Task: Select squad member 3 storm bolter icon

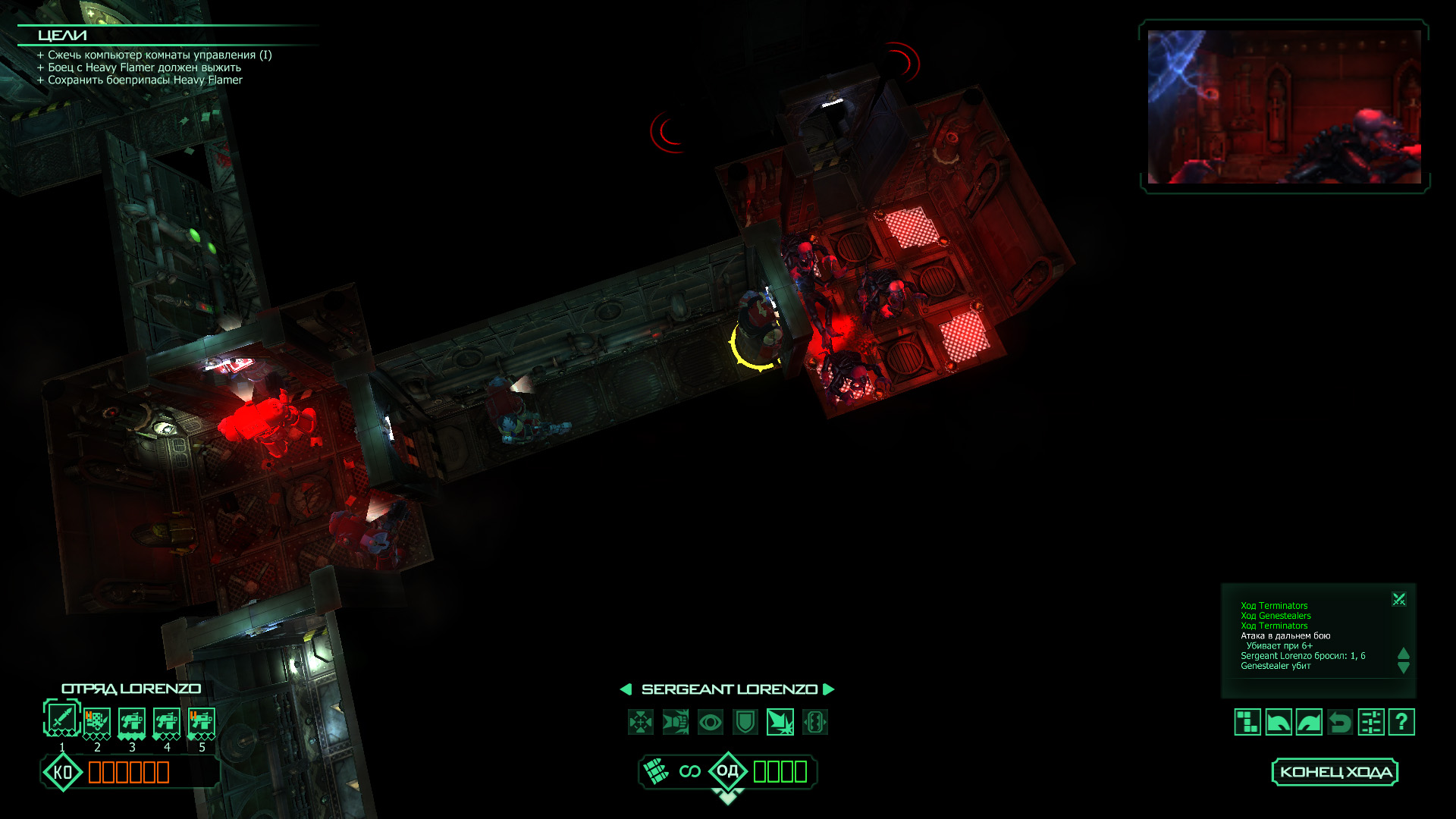Action: [x=132, y=721]
